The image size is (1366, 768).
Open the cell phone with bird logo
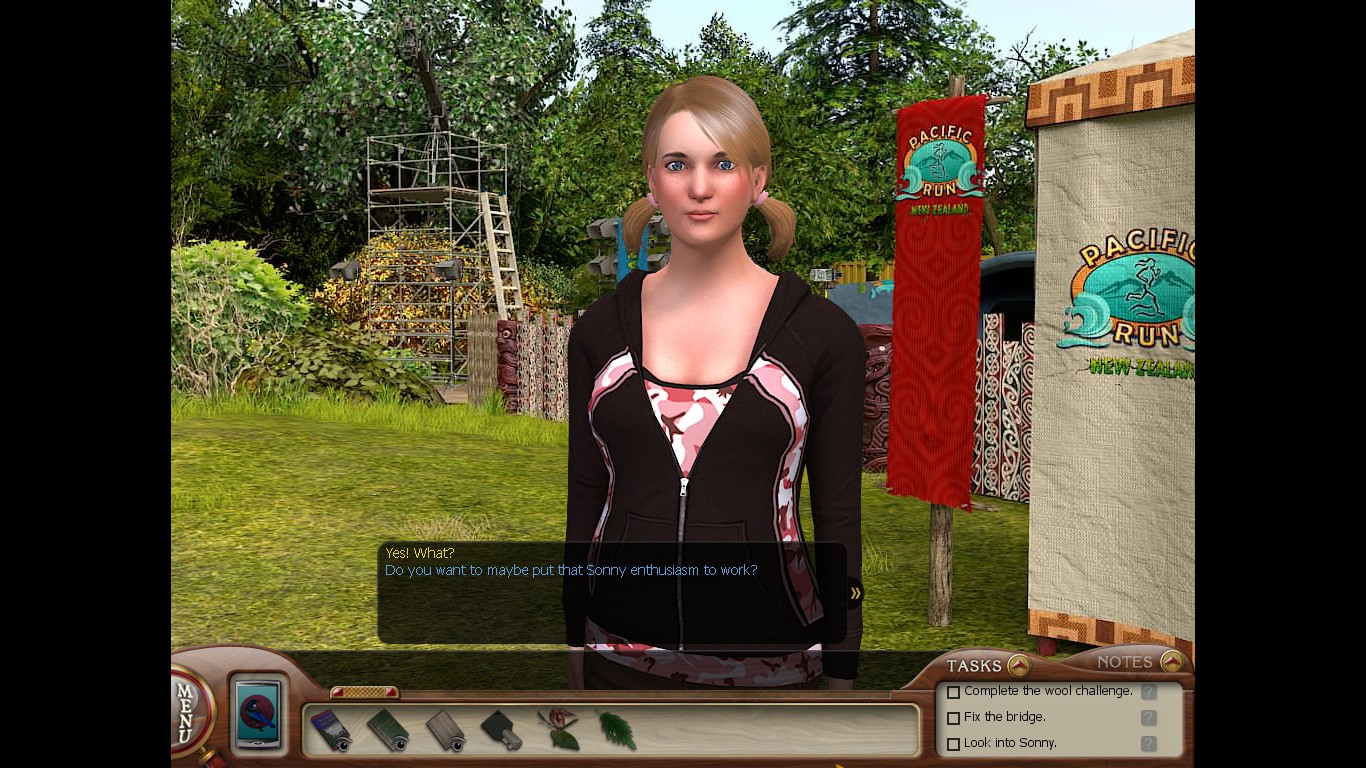point(259,714)
